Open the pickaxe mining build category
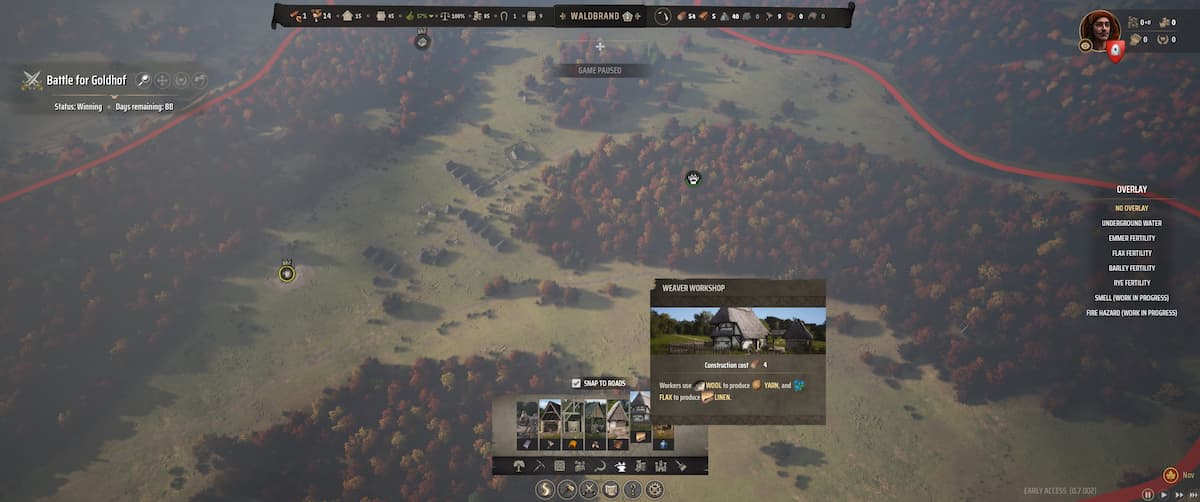This screenshot has height=502, width=1200. click(538, 466)
